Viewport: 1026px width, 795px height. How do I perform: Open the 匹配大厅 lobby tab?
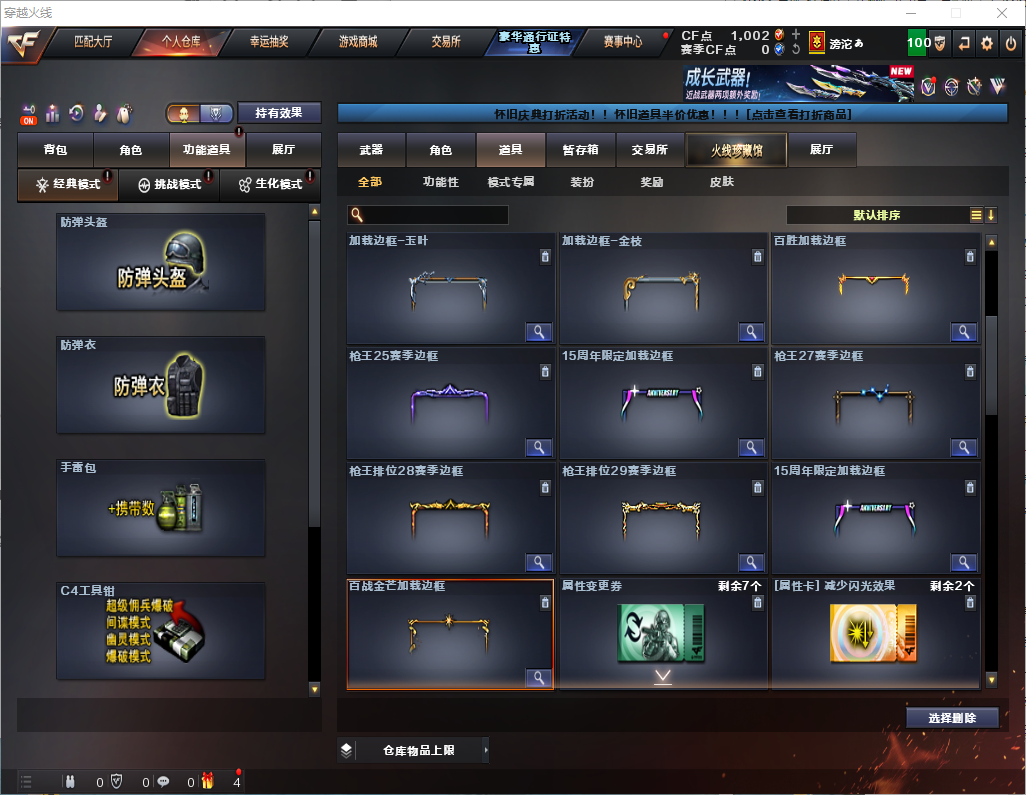click(x=93, y=42)
